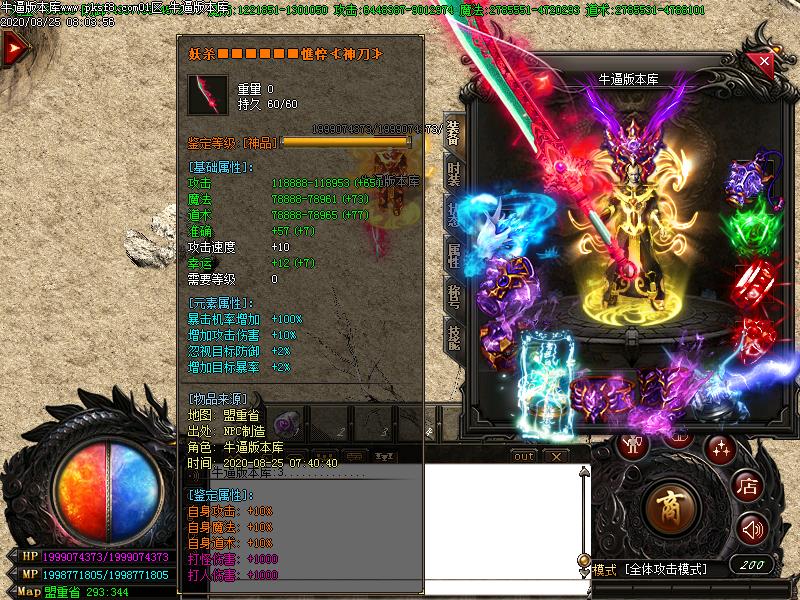800x600 pixels.
Task: Toggle the sound speaker button
Action: point(751,527)
